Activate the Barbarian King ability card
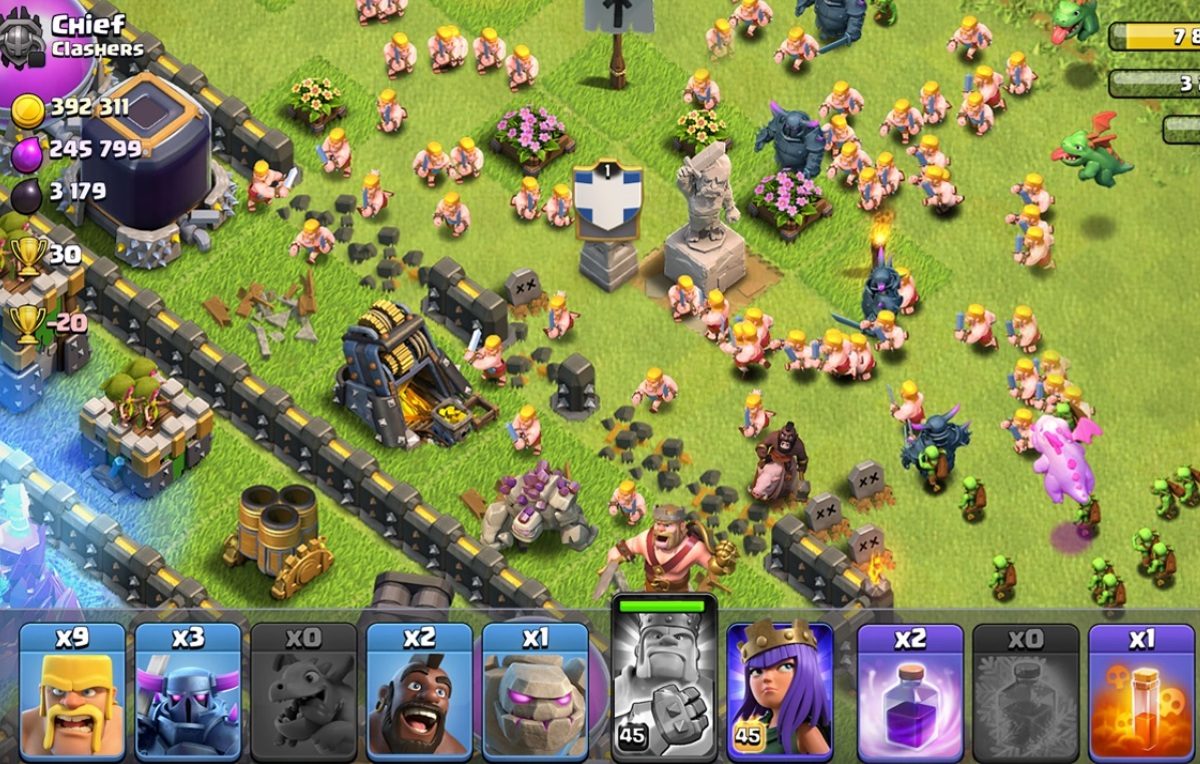 [x=664, y=680]
